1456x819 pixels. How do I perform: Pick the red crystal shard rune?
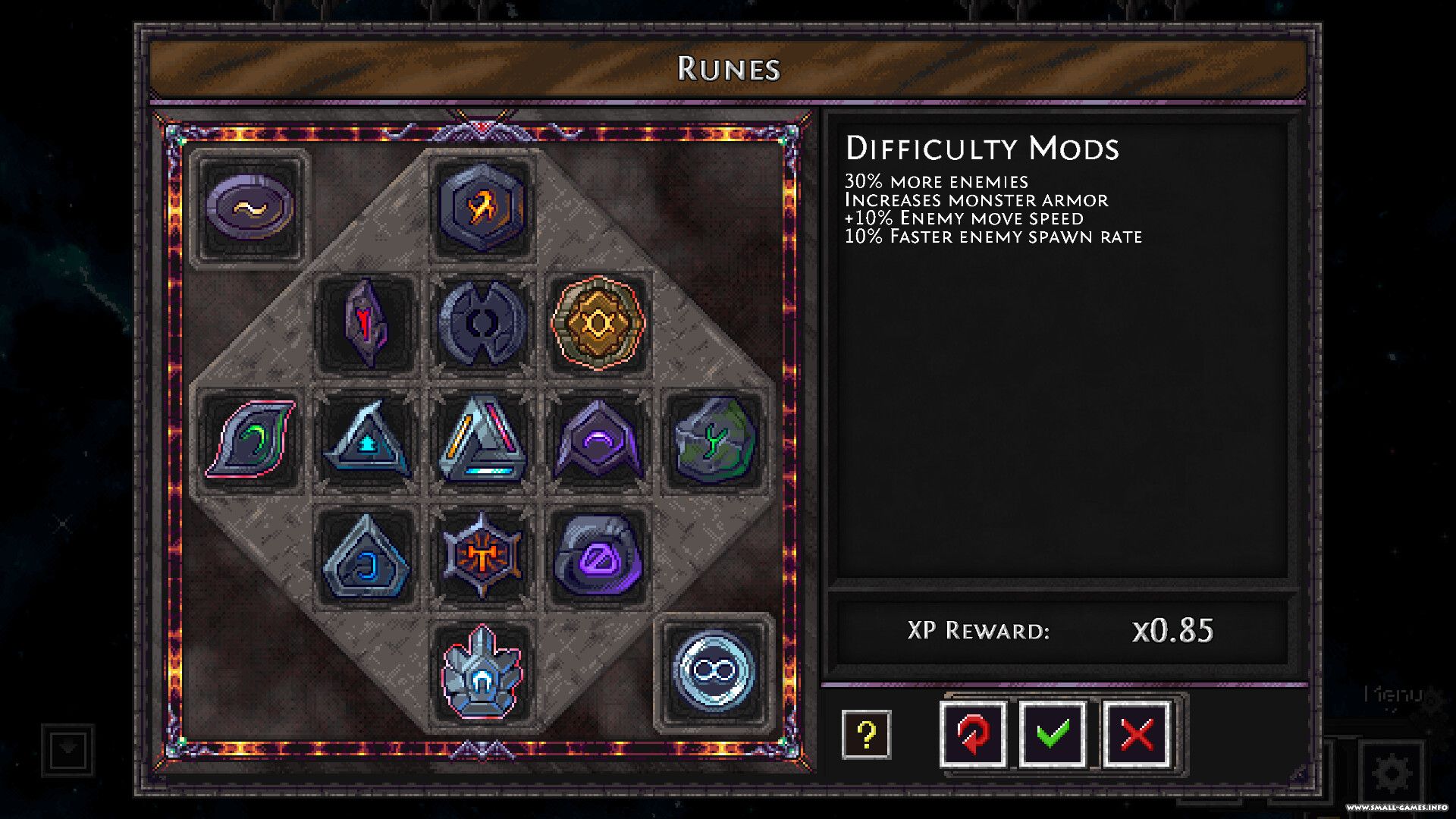pyautogui.click(x=366, y=323)
